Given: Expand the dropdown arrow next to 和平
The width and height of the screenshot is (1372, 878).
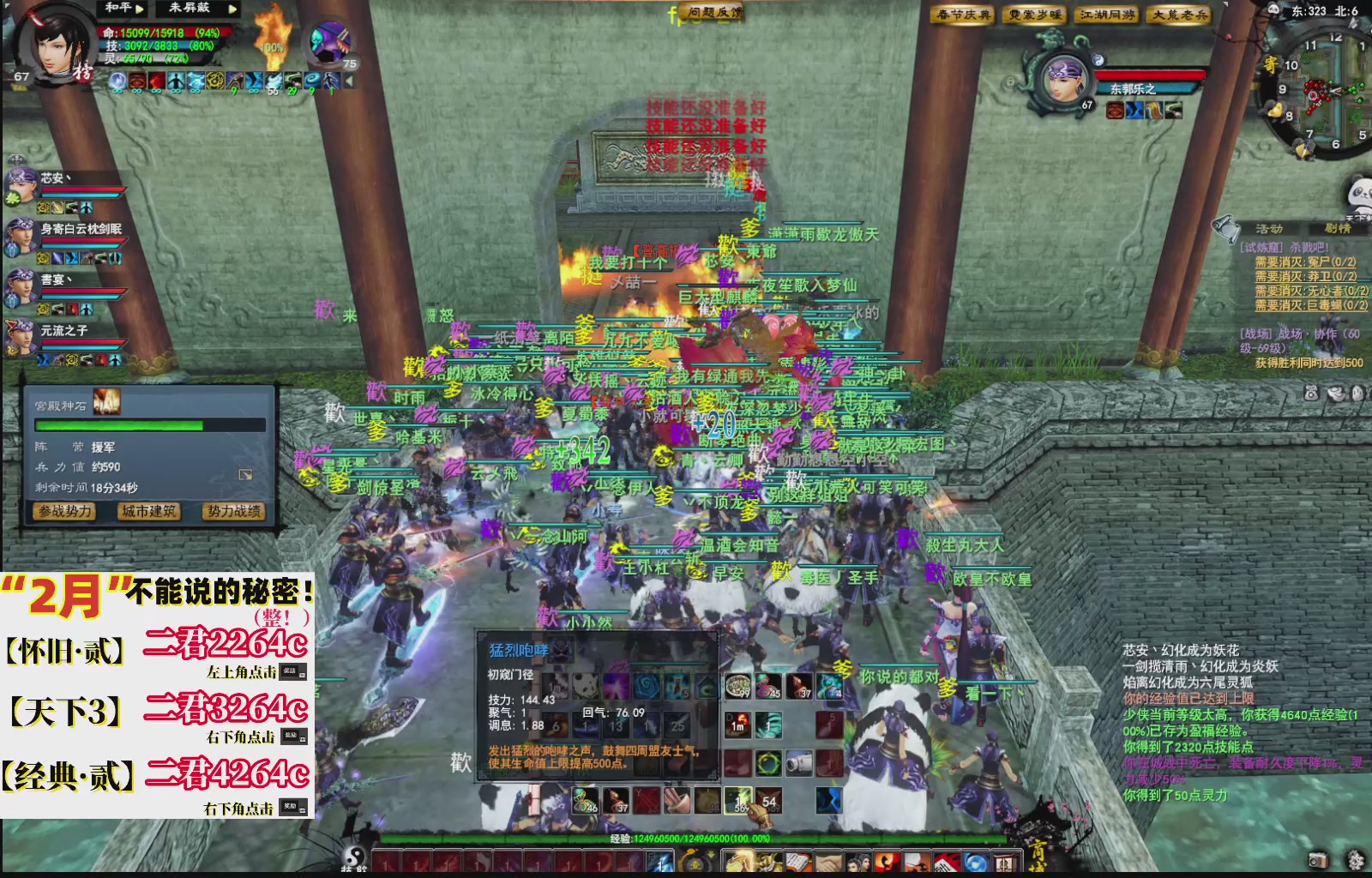Looking at the screenshot, I should [138, 9].
